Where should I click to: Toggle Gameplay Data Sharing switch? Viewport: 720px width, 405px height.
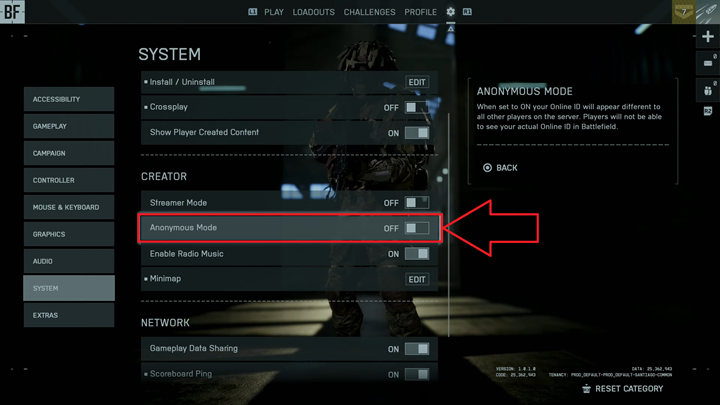(416, 349)
